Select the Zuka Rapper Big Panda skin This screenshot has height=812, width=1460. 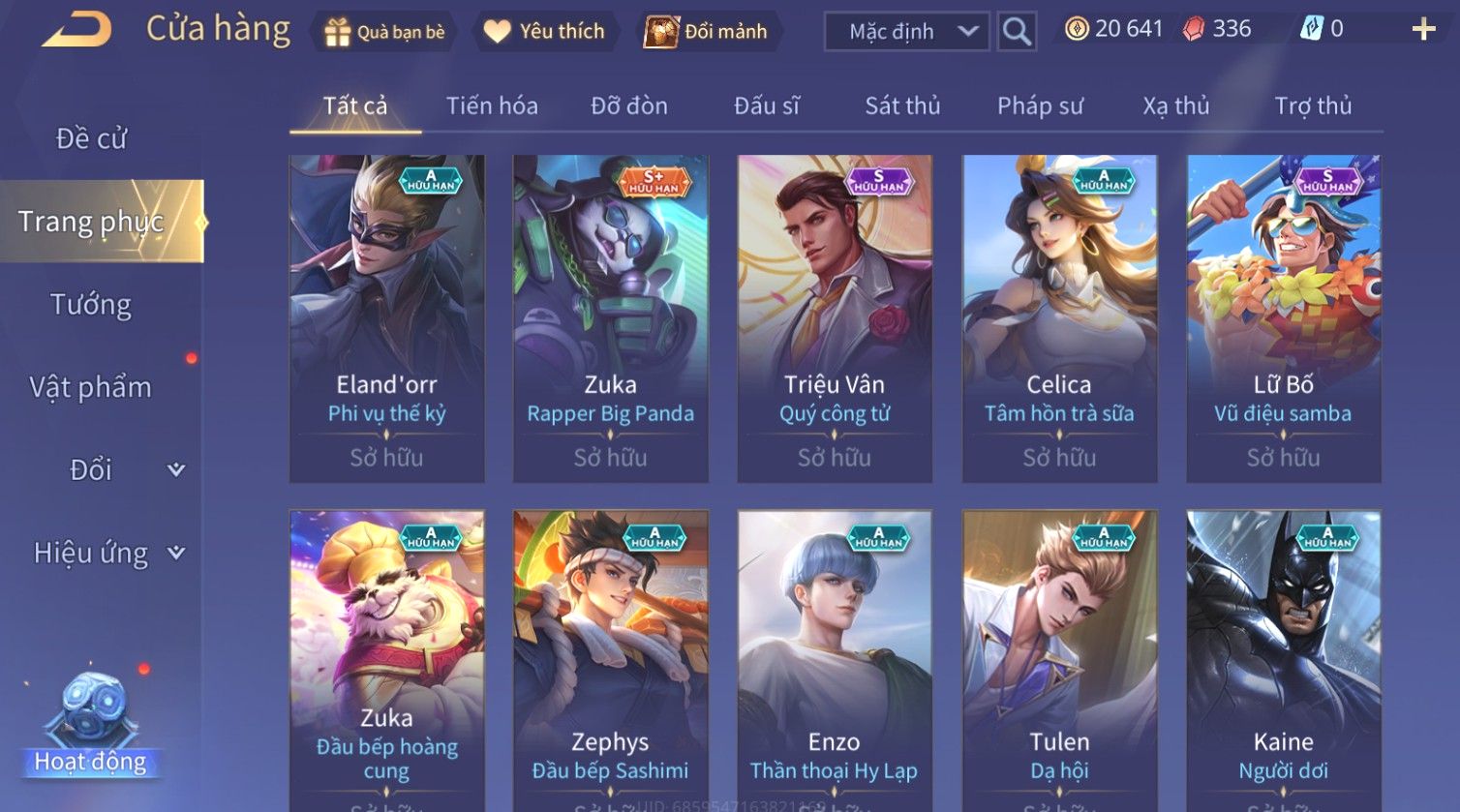coord(610,318)
